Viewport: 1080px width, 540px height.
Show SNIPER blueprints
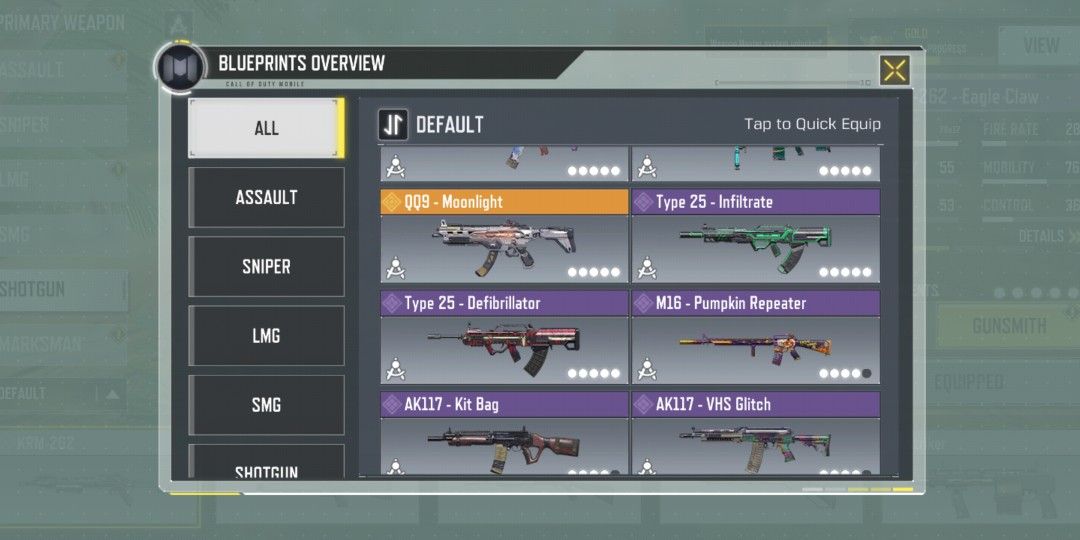coord(266,267)
